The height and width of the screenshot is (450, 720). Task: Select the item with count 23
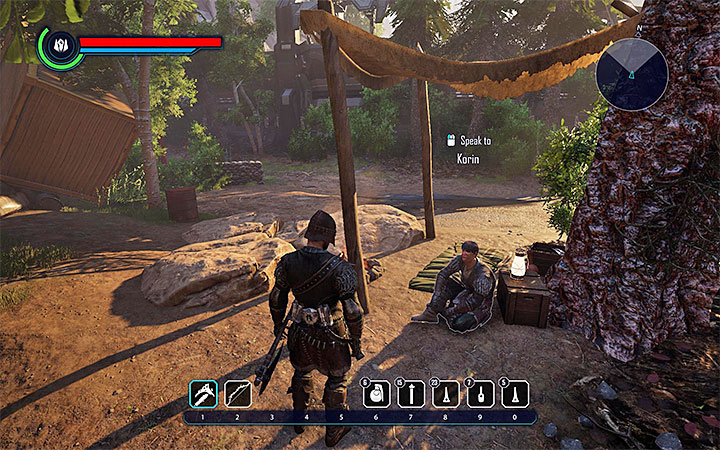[x=446, y=394]
